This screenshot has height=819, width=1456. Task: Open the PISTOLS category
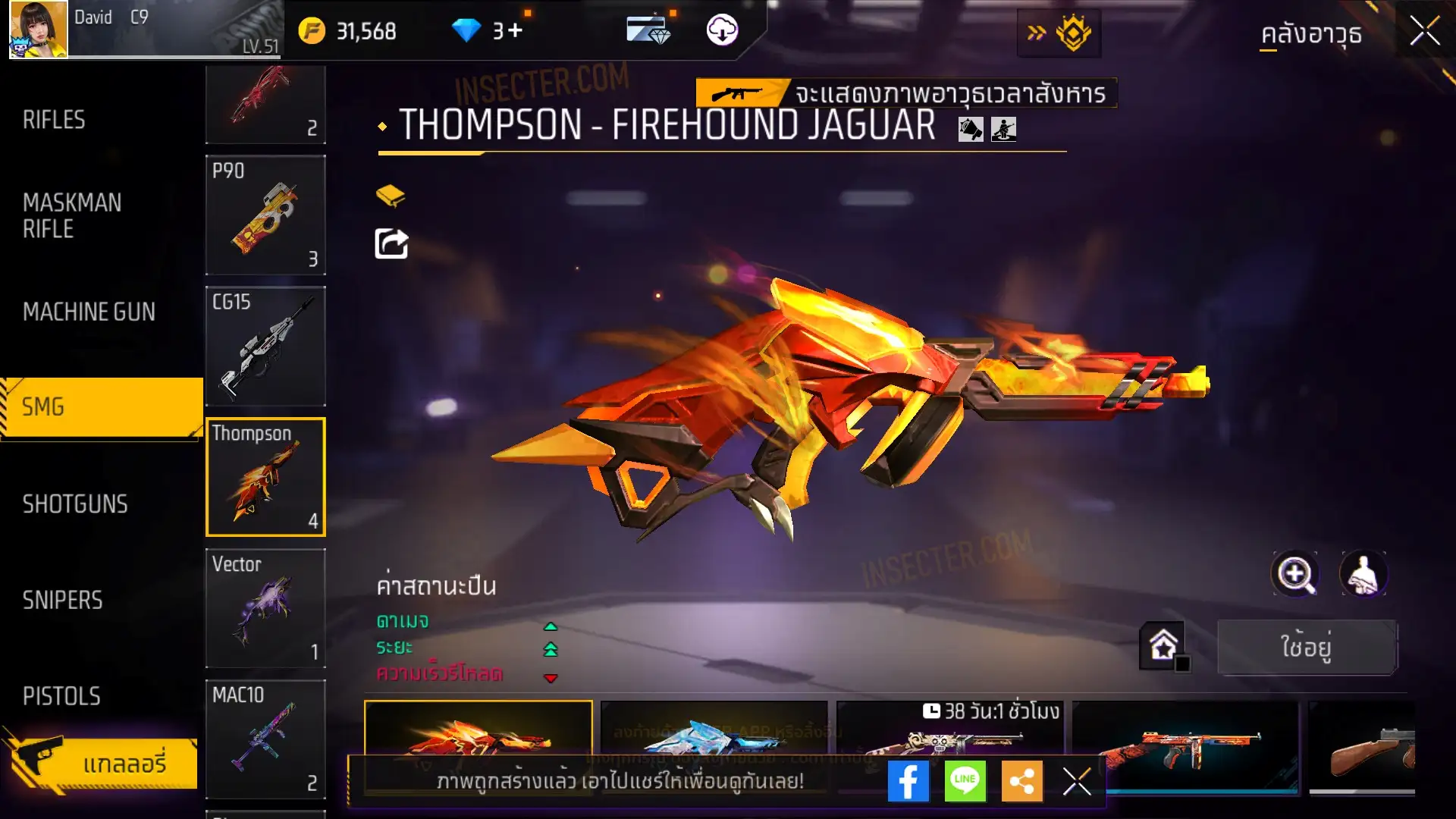pos(61,696)
